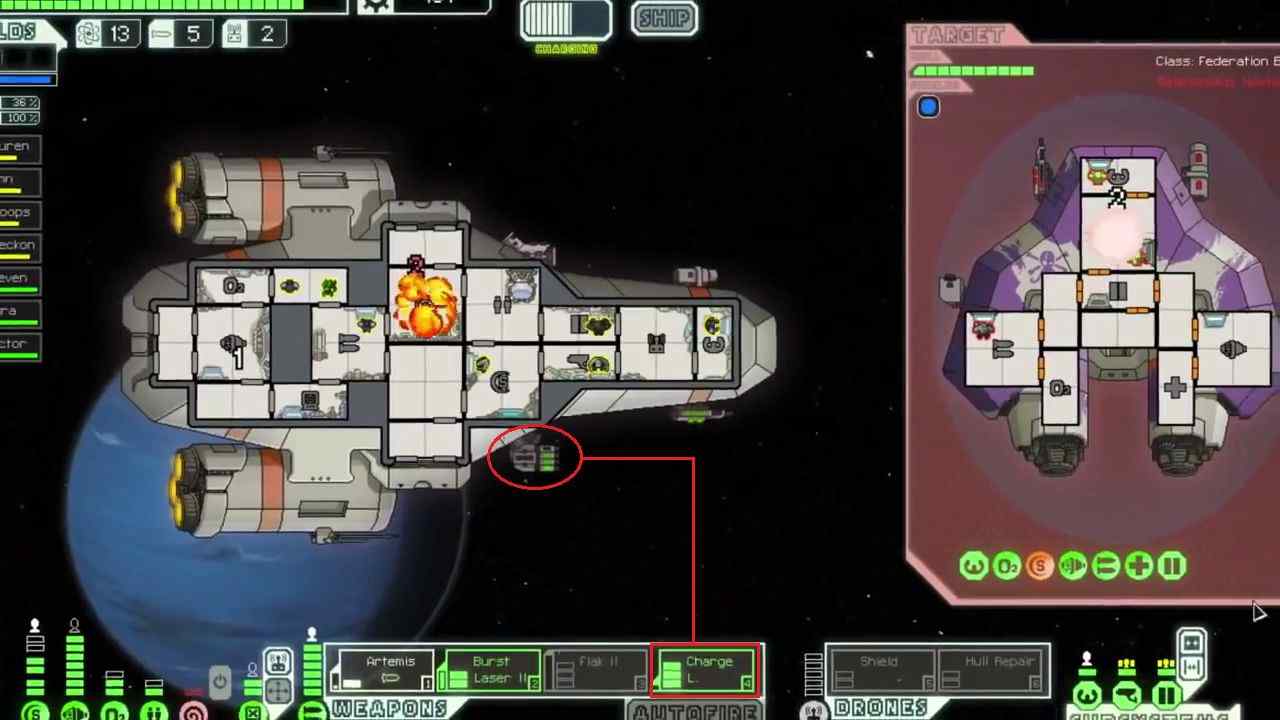The height and width of the screenshot is (720, 1280).
Task: Click the doors subsystem icon
Action: [x=1166, y=695]
